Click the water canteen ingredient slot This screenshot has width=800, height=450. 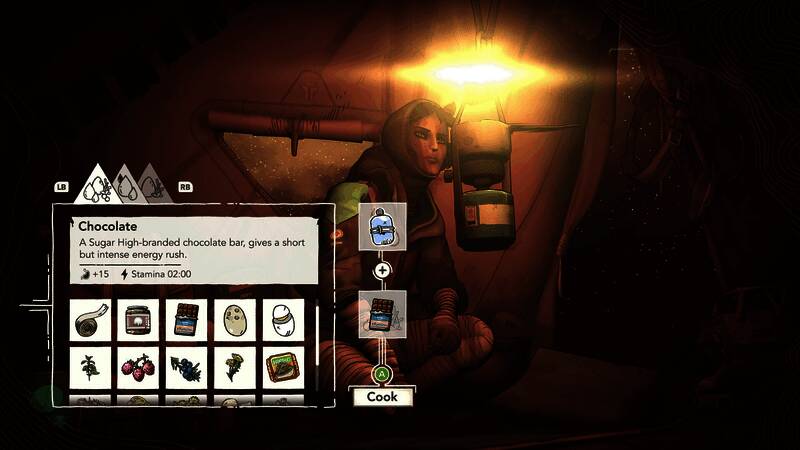(382, 227)
